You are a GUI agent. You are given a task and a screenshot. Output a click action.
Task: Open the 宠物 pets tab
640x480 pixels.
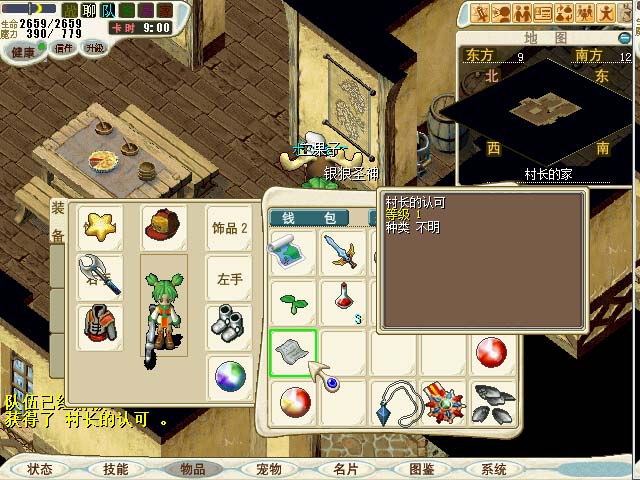pyautogui.click(x=269, y=469)
